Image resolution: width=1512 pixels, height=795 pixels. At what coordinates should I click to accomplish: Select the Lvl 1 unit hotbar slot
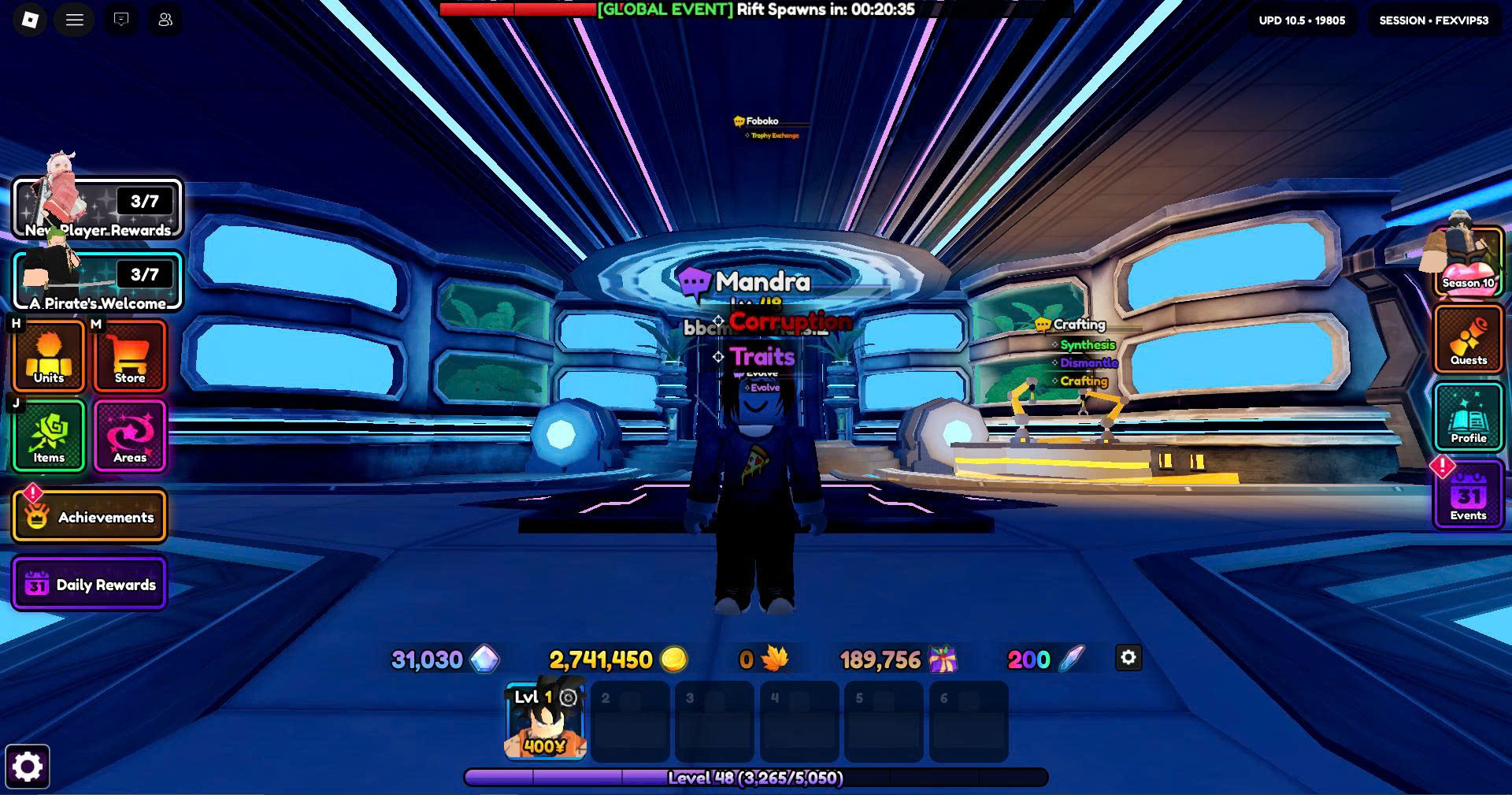(x=545, y=722)
